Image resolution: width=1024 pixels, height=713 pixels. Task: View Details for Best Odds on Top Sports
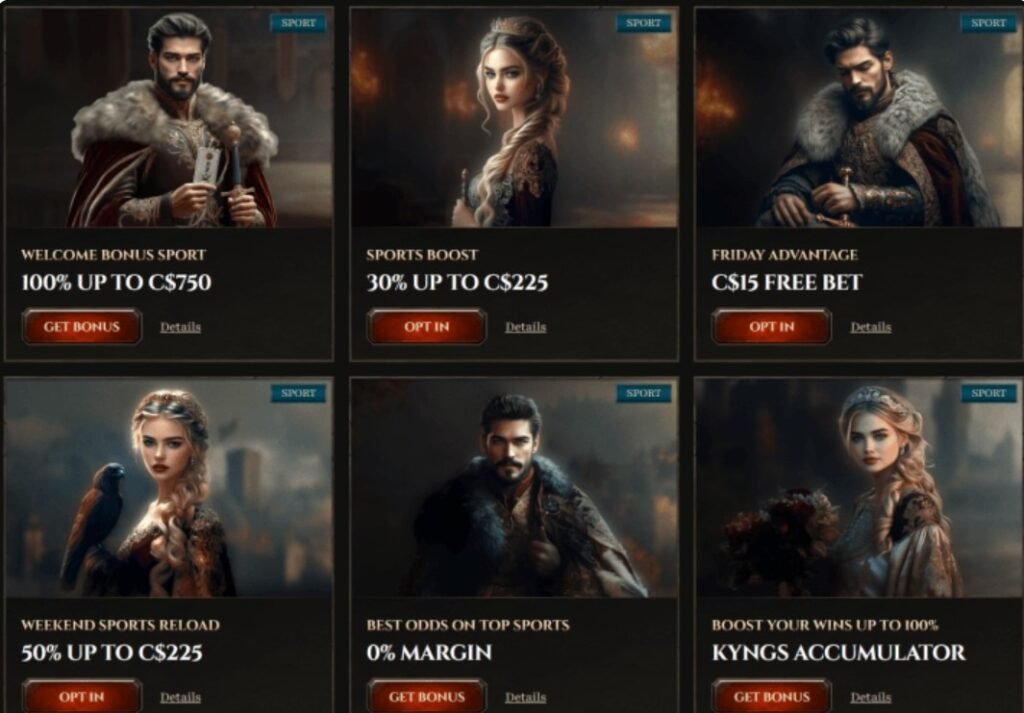525,697
